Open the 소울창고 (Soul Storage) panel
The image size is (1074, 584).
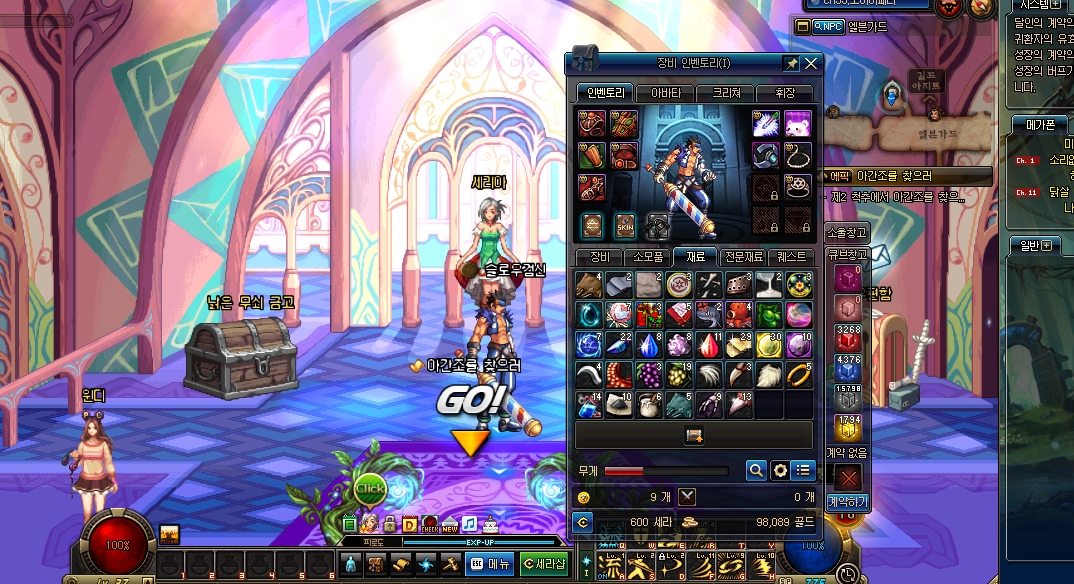coord(847,233)
